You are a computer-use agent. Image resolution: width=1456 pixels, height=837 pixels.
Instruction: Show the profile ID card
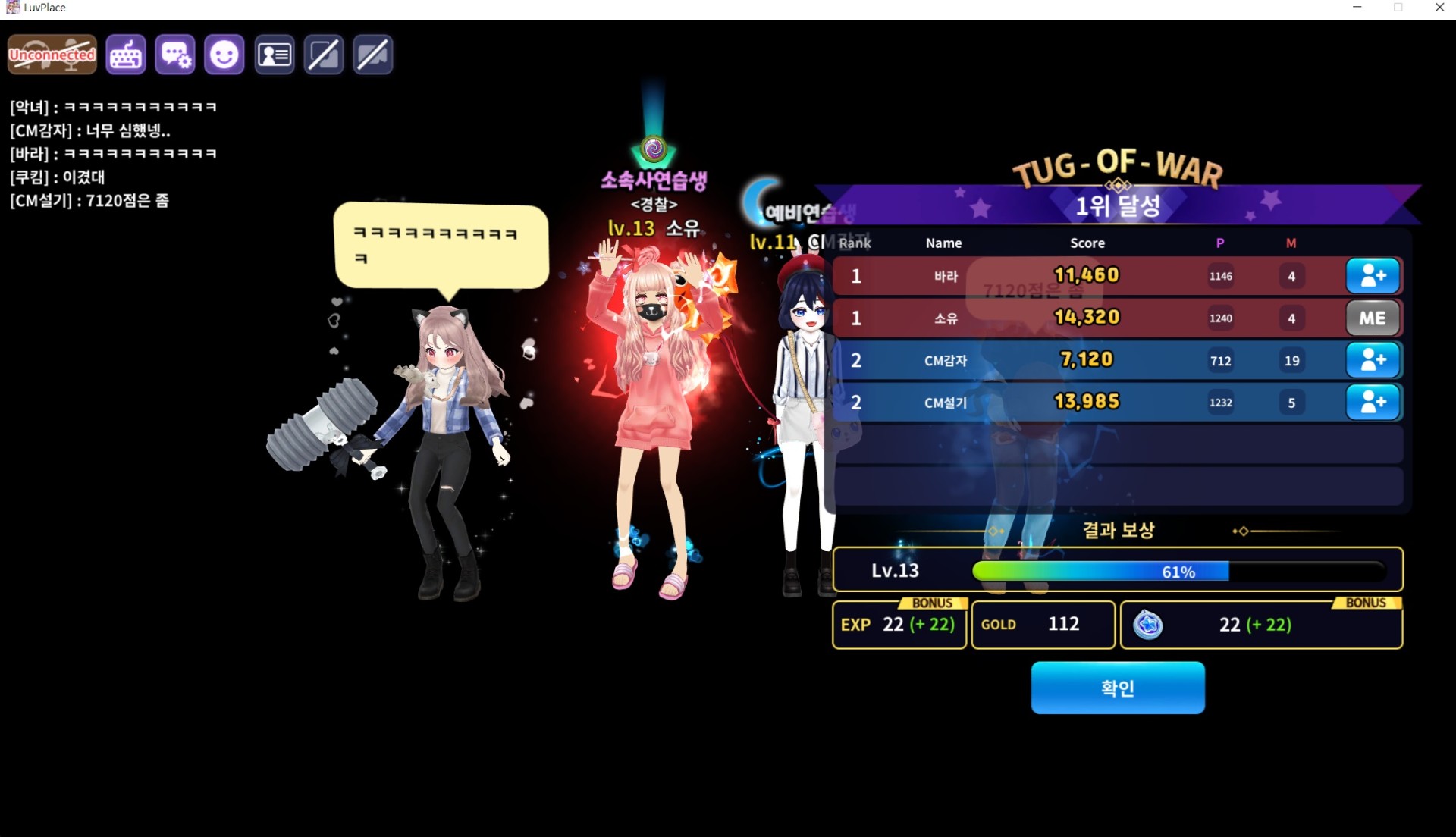tap(274, 55)
